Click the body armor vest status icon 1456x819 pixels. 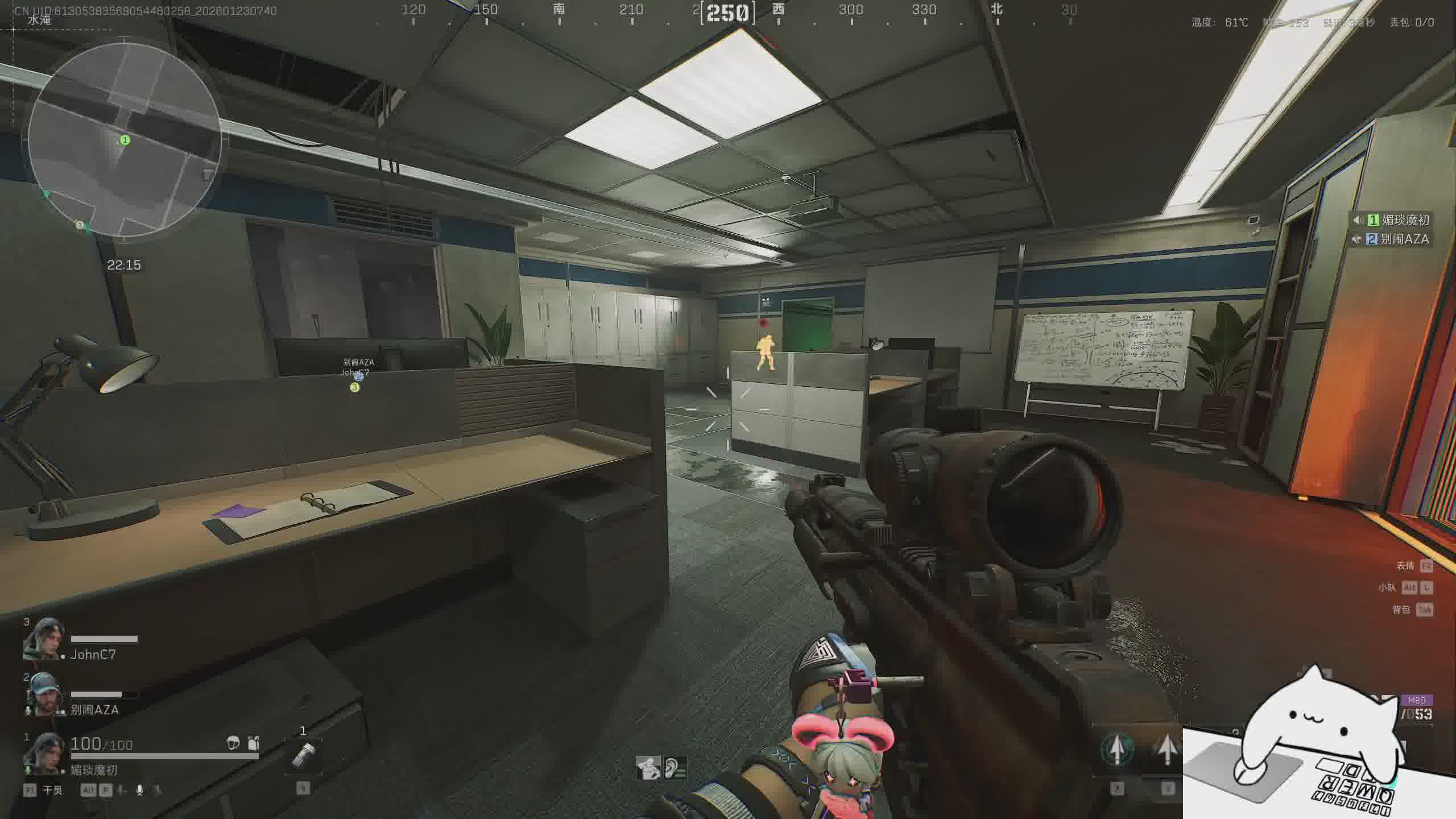tap(254, 743)
